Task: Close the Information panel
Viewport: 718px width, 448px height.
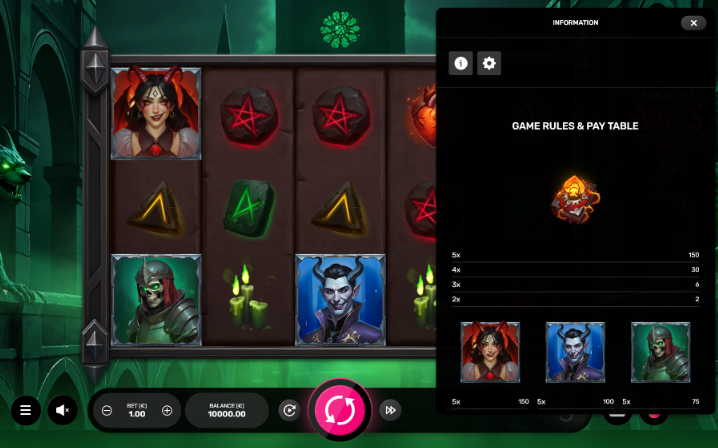Action: [693, 22]
